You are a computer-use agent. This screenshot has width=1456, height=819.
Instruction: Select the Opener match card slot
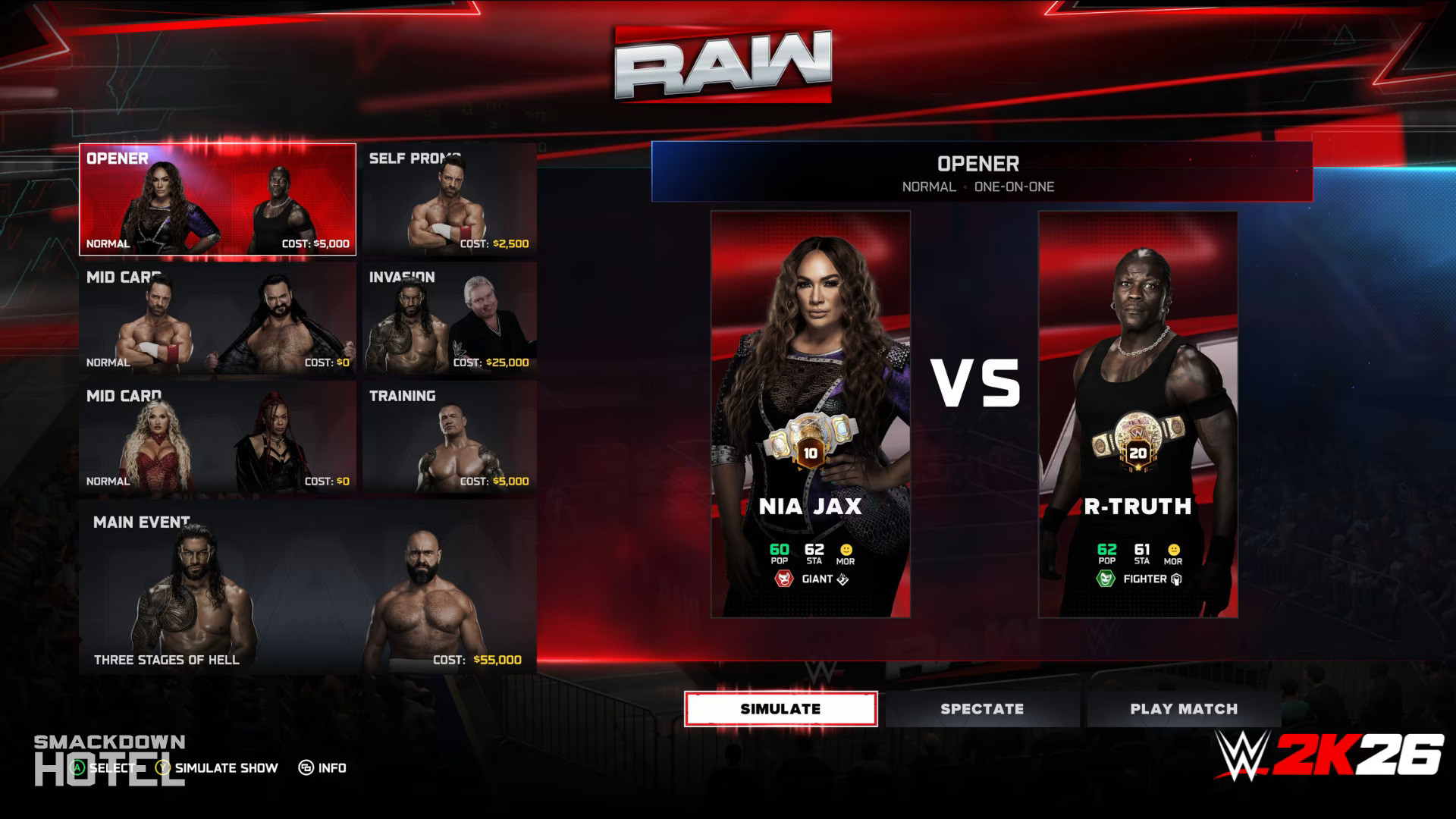point(218,199)
